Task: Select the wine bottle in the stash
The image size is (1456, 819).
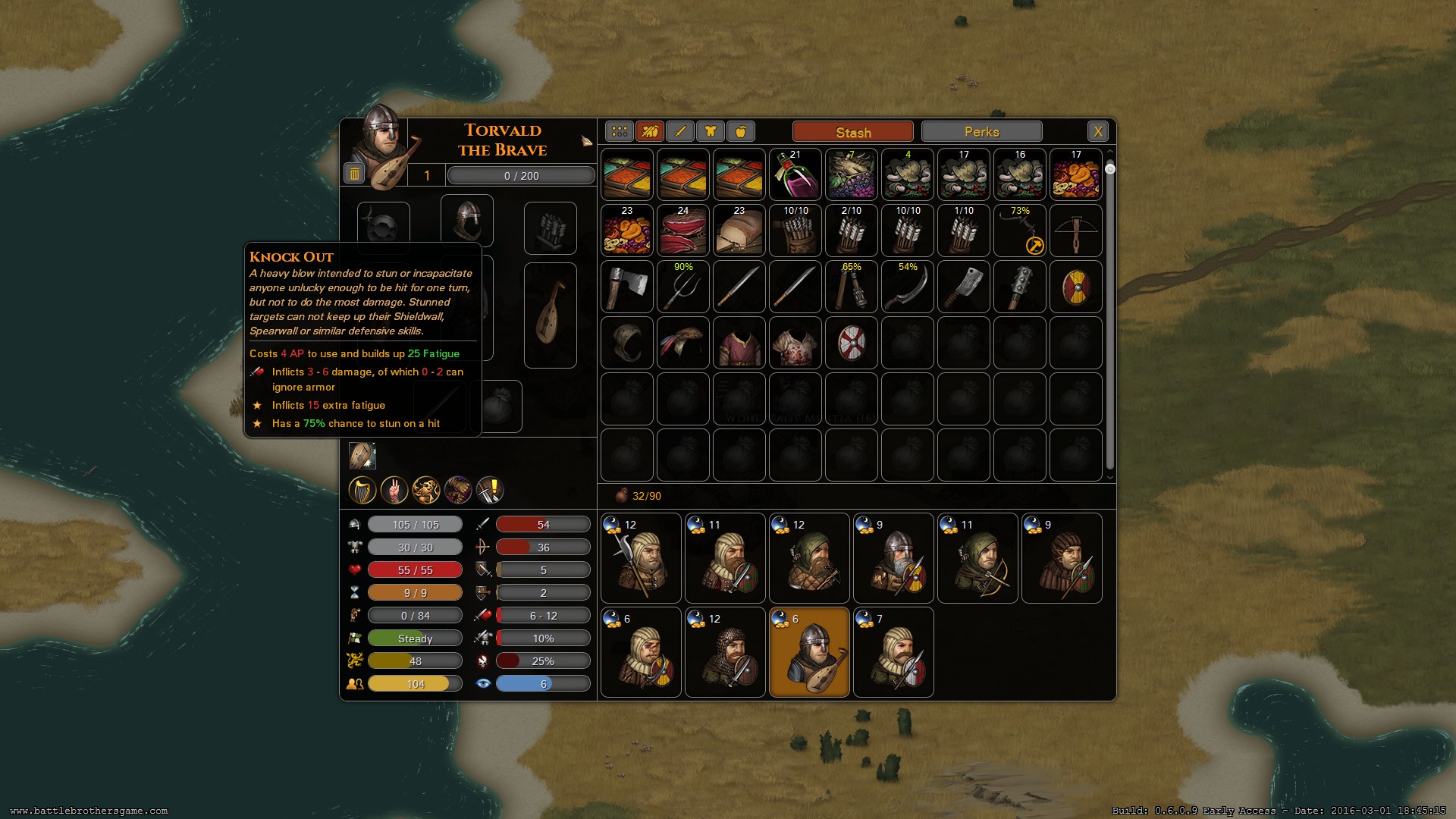Action: coord(795,175)
